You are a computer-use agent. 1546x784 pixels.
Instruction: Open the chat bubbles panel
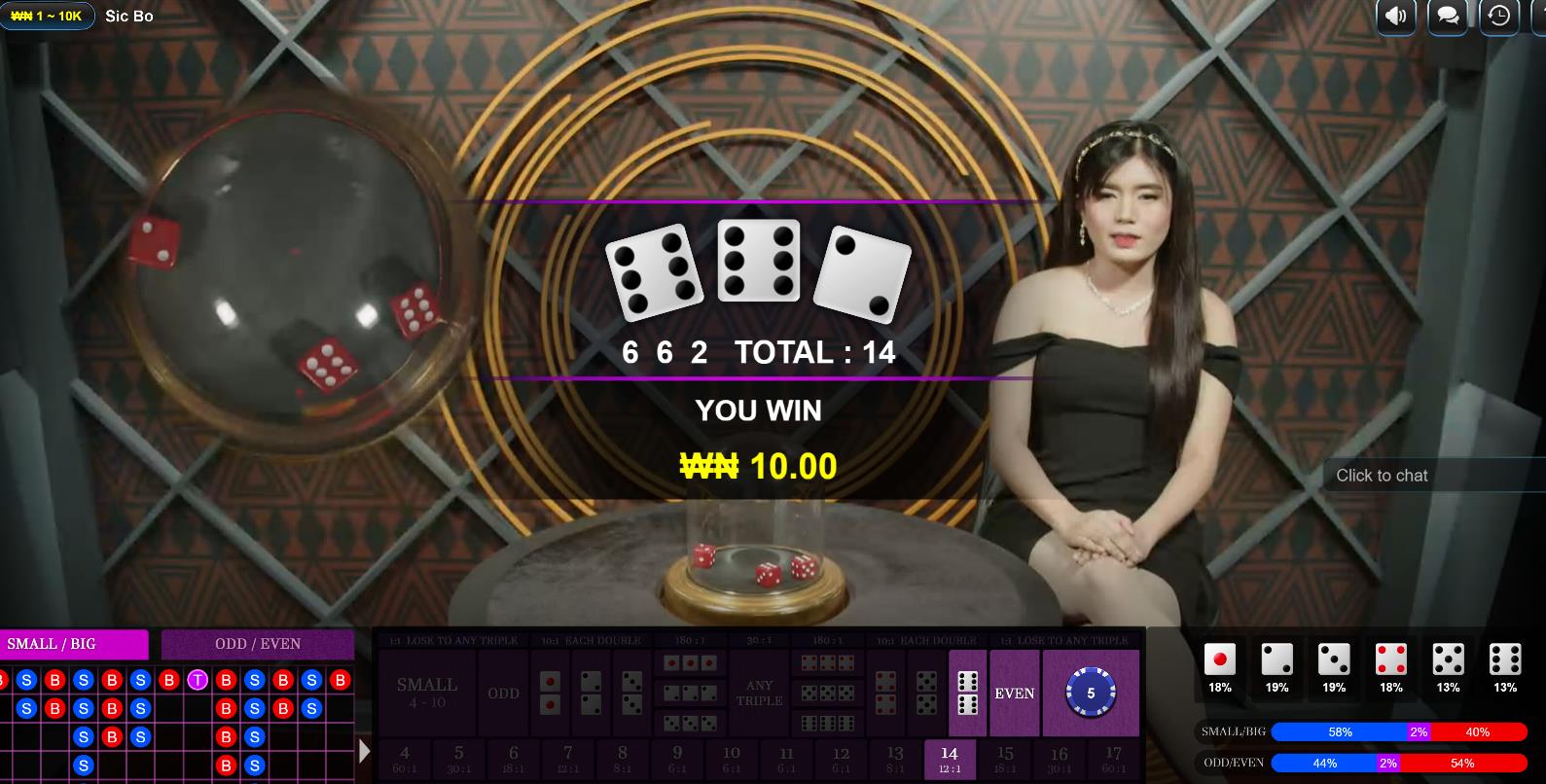click(x=1448, y=17)
